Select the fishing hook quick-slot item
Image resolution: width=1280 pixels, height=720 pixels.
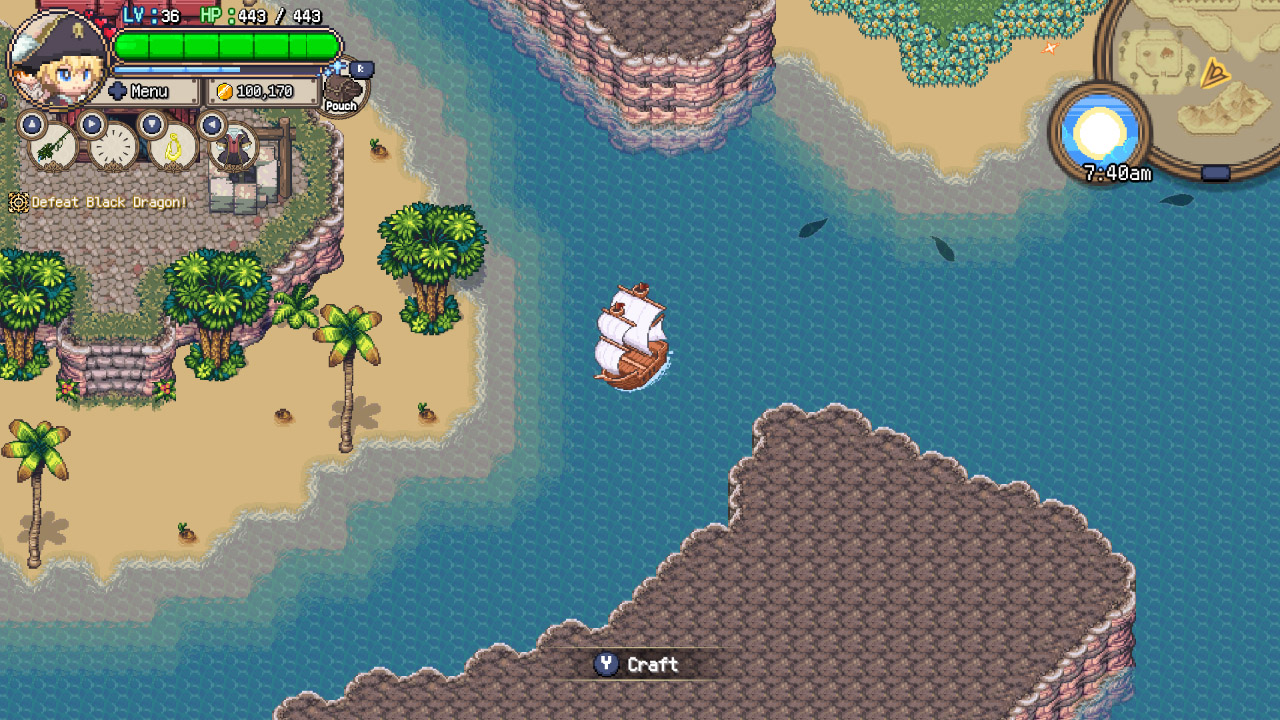173,149
